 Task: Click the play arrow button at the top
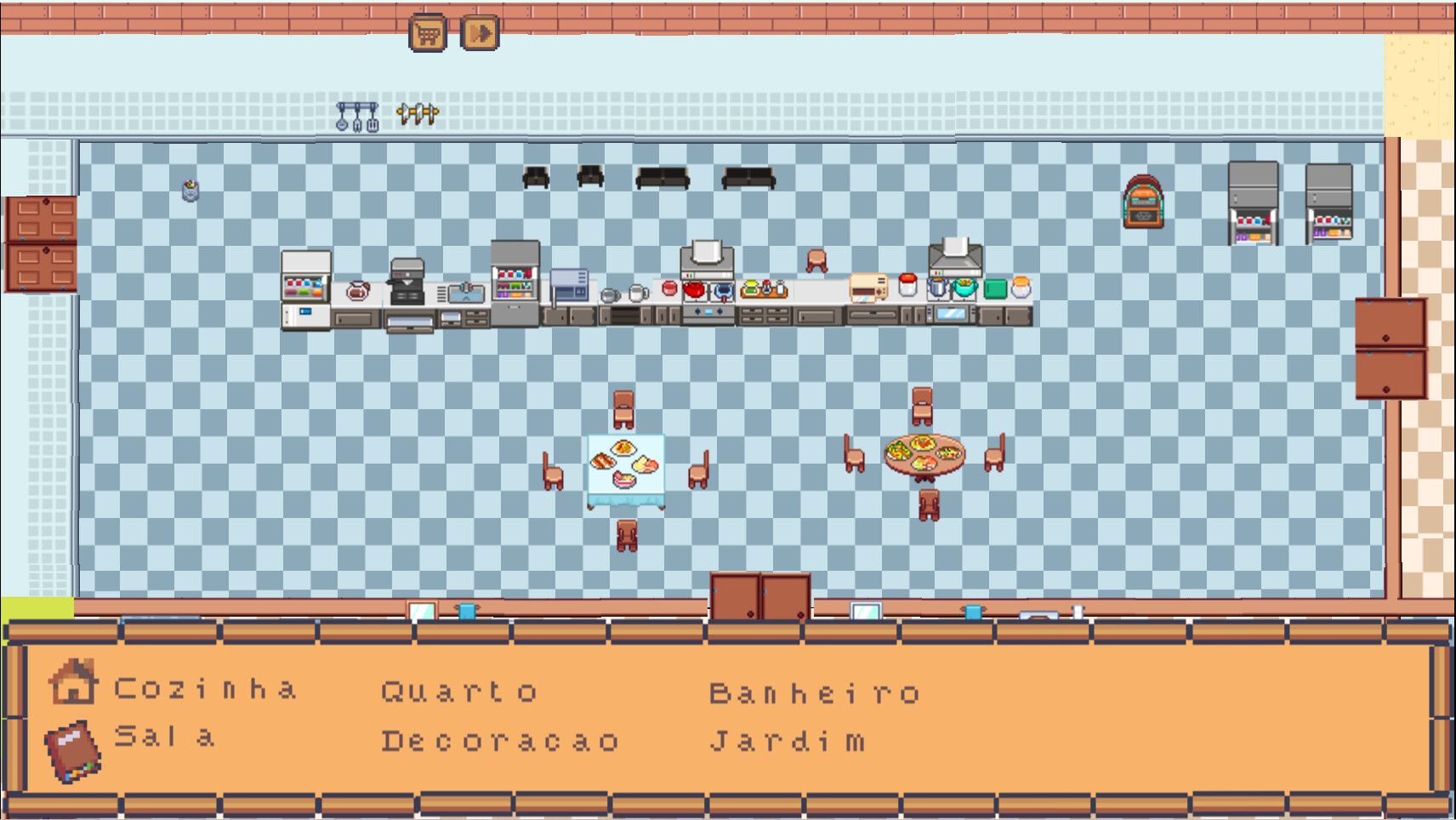pos(479,32)
